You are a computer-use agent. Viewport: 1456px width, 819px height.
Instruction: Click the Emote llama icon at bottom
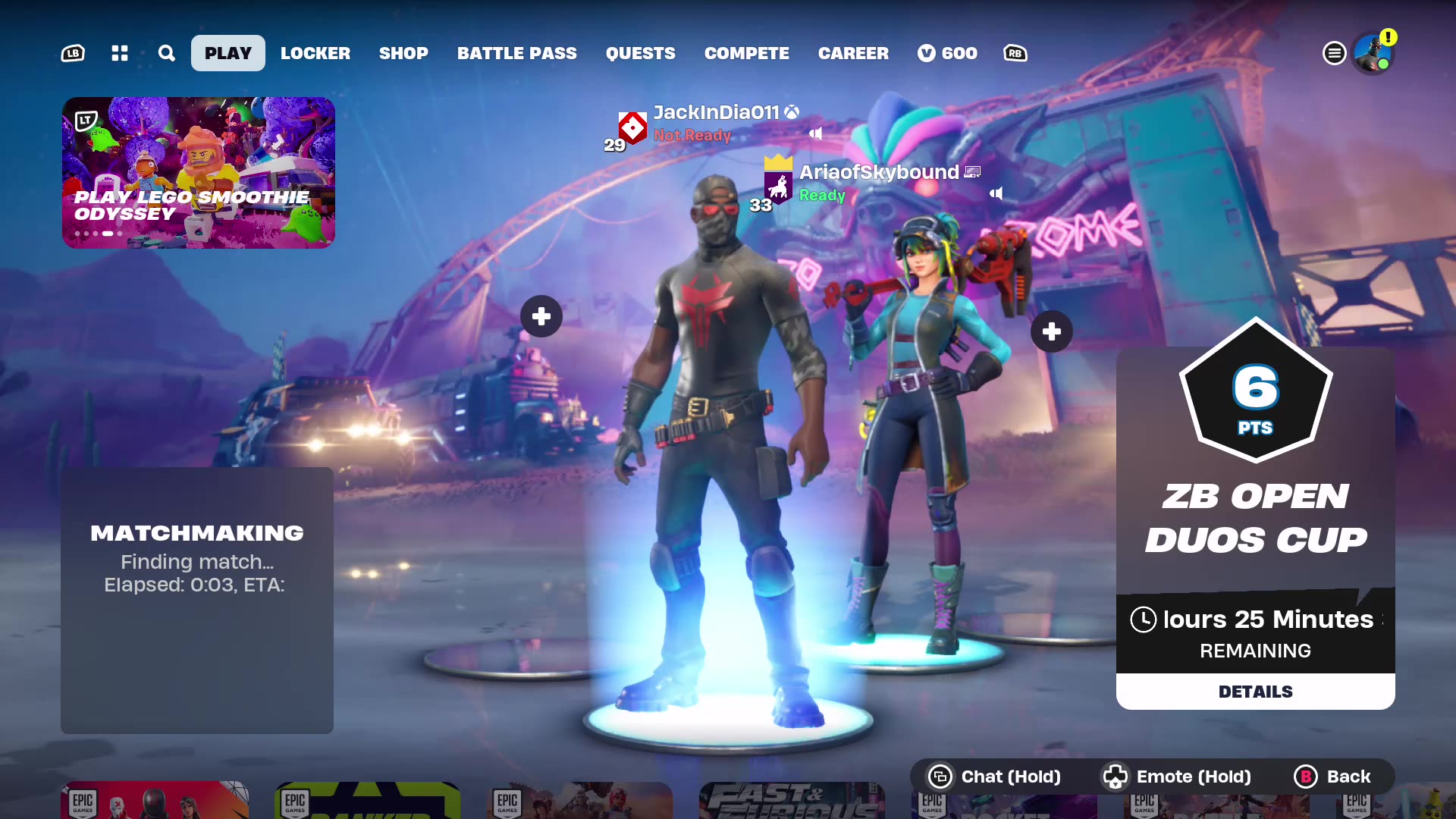pos(1116,777)
